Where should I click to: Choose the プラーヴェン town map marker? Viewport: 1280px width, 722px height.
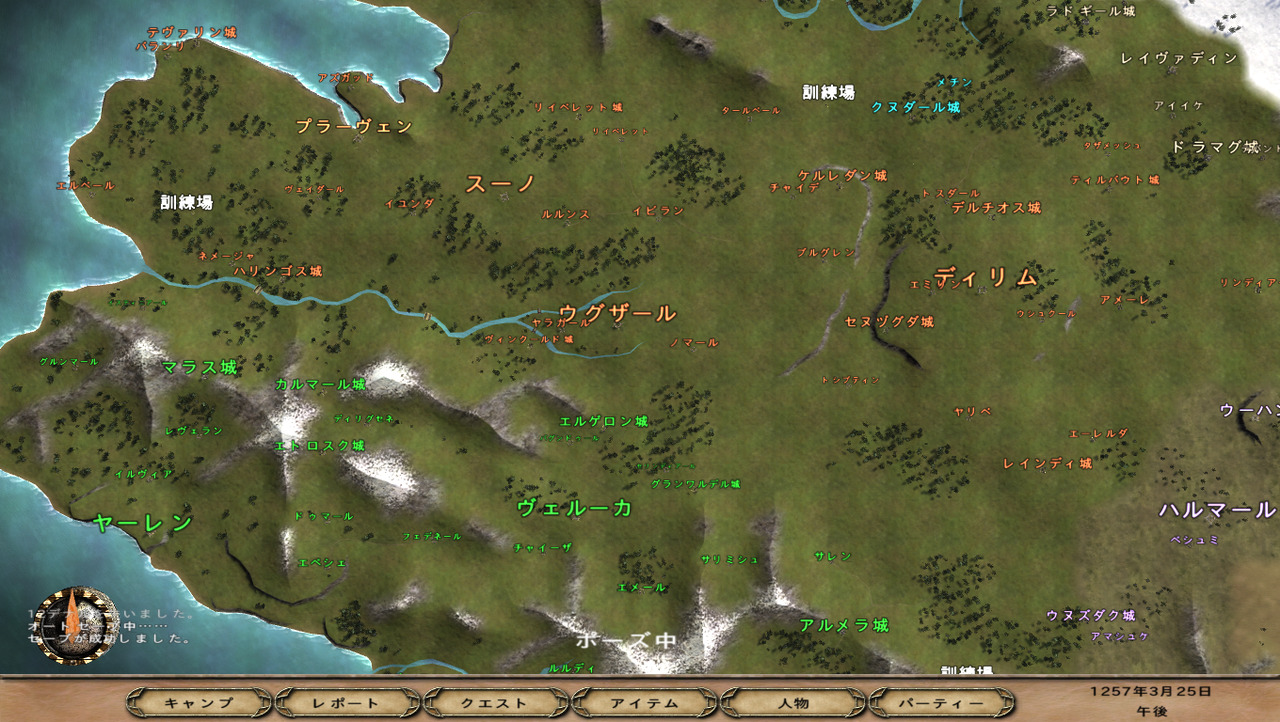(x=354, y=127)
